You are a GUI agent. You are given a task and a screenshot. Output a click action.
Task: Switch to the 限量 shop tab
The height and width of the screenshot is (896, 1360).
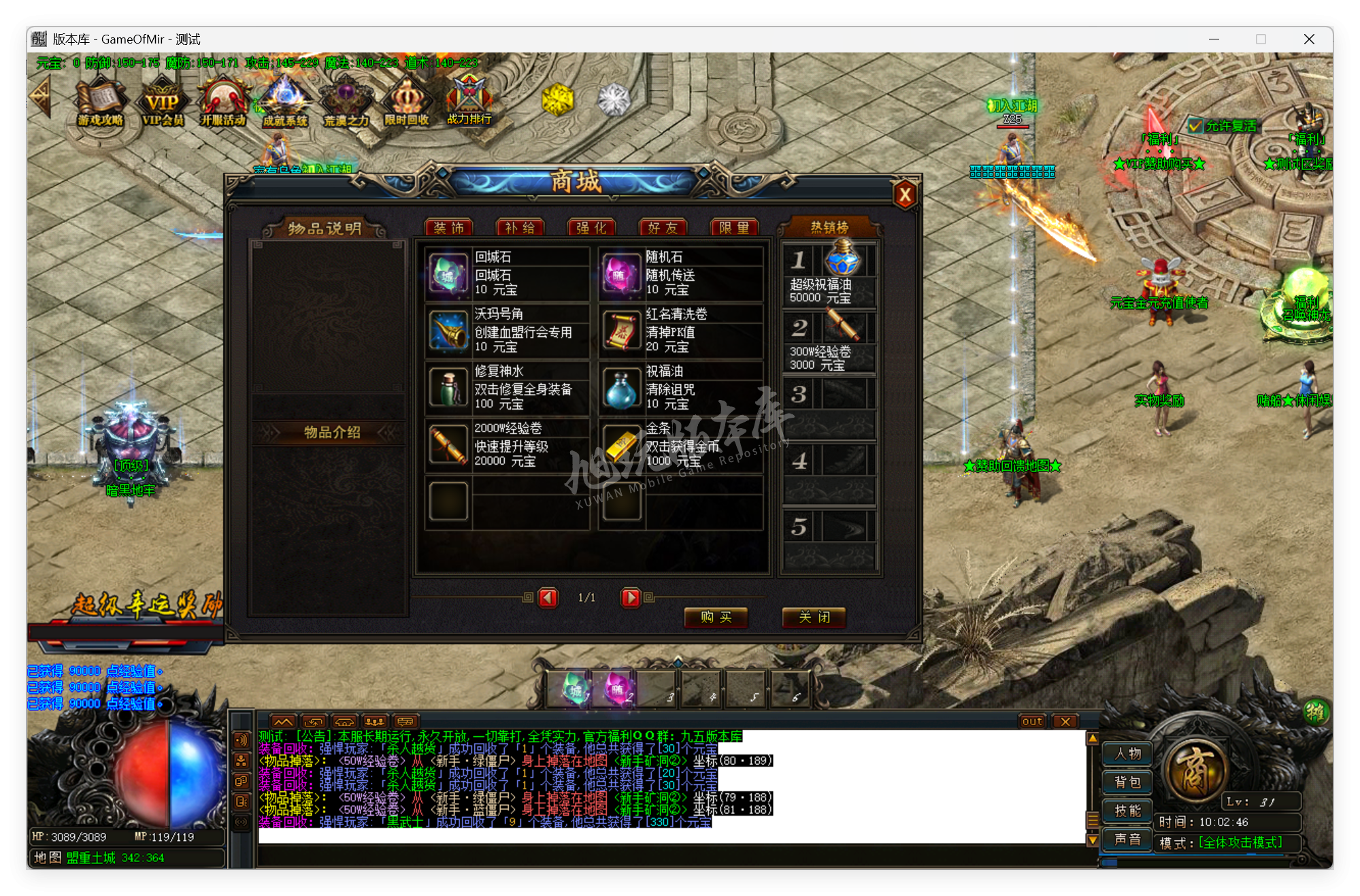734,227
